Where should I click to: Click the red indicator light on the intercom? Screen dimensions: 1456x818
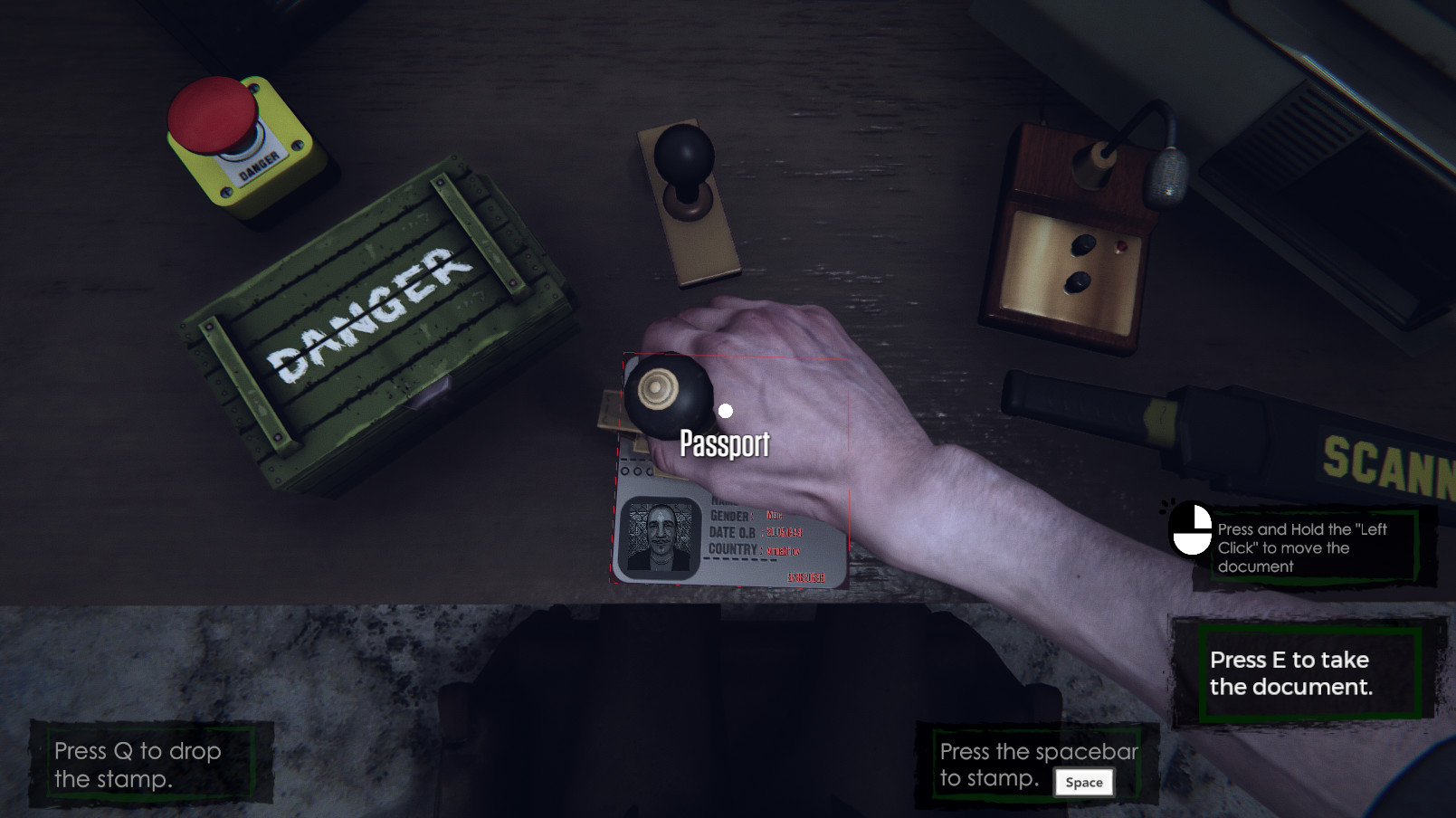point(1120,246)
